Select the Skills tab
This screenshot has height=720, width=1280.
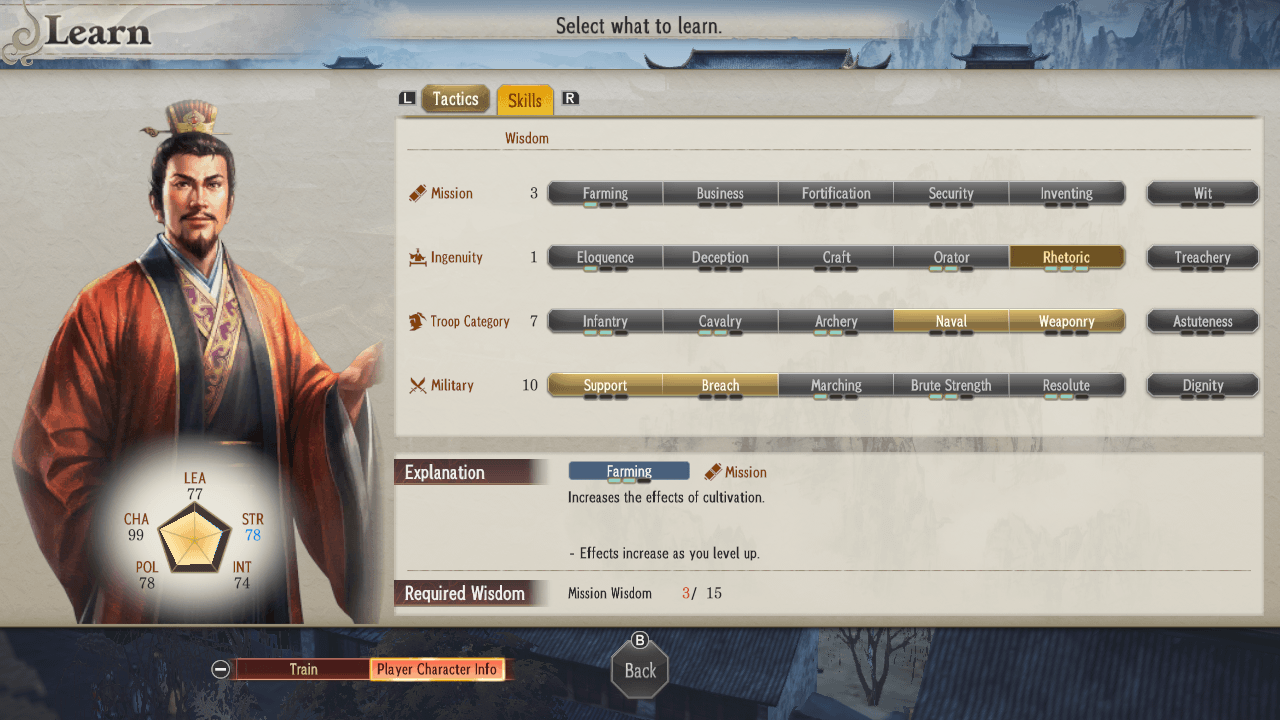point(524,100)
